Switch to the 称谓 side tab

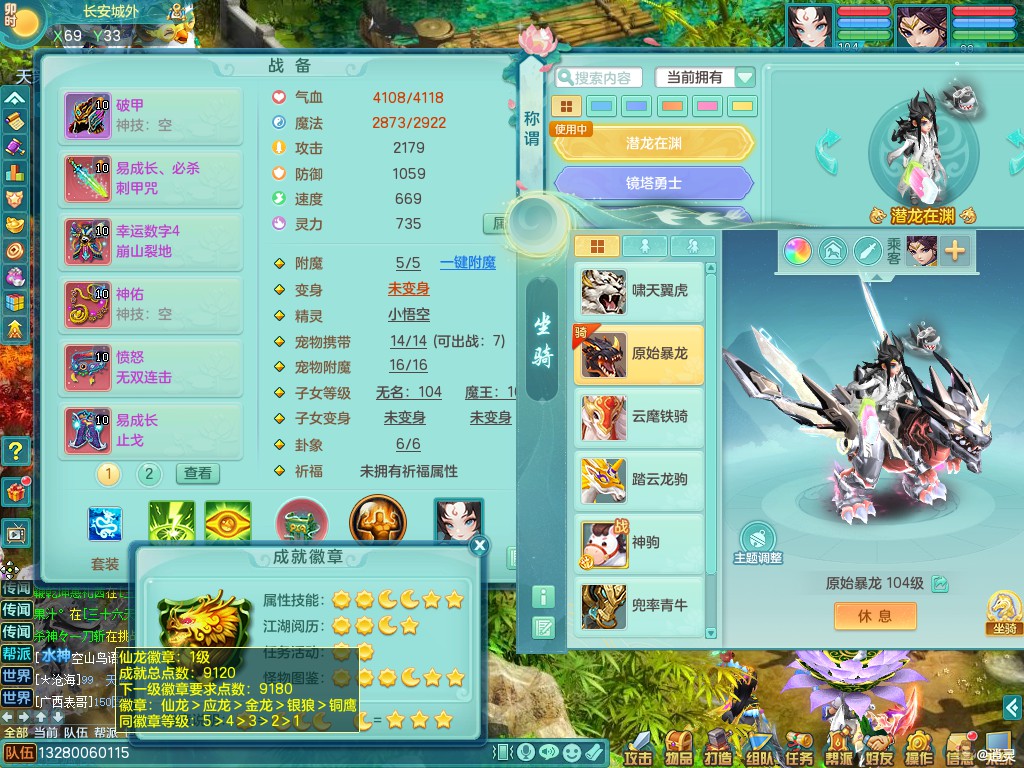tap(532, 129)
